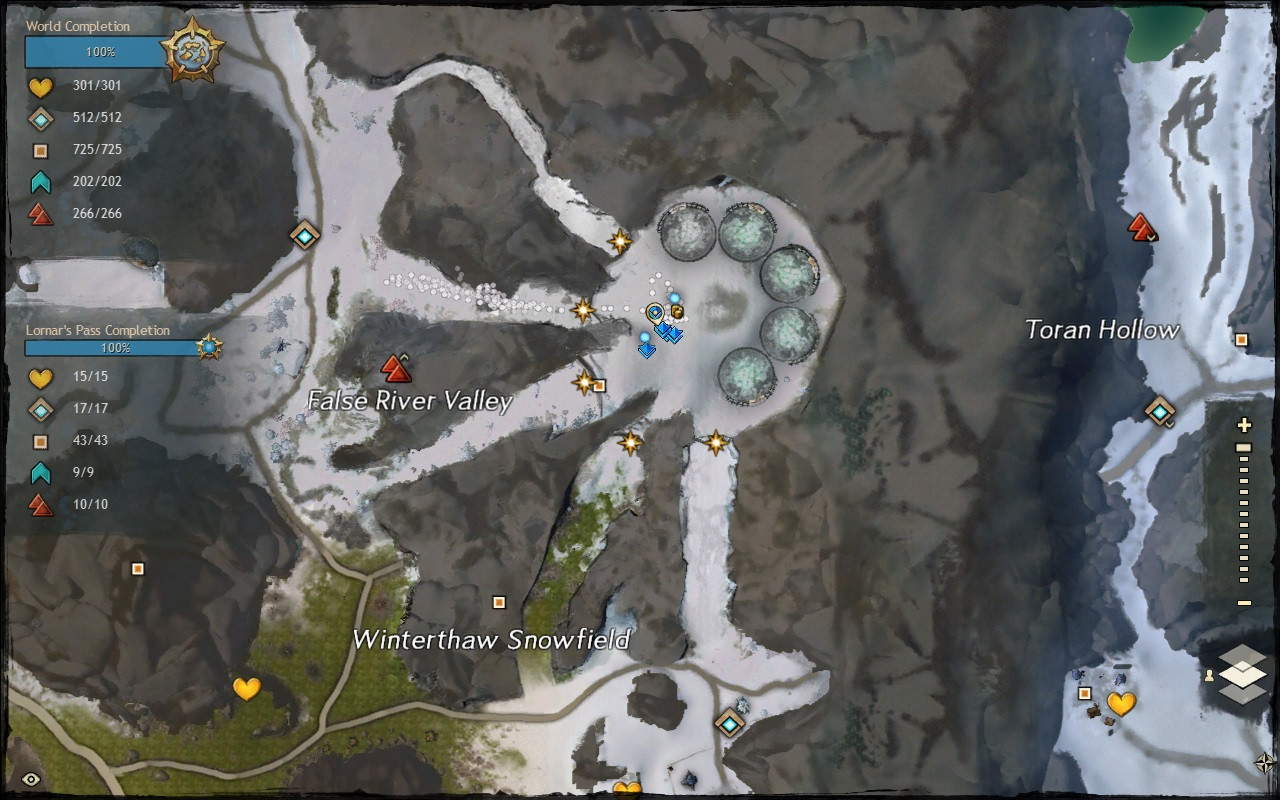Select the red vista marker above Toran Hollow
Image resolution: width=1280 pixels, height=800 pixels.
point(1141,227)
